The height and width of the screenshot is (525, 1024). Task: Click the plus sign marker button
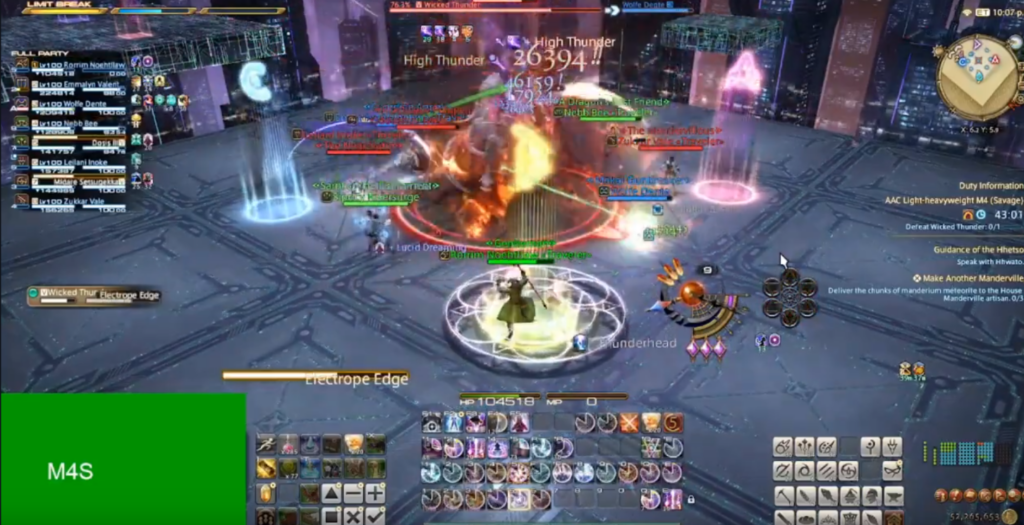tap(375, 493)
